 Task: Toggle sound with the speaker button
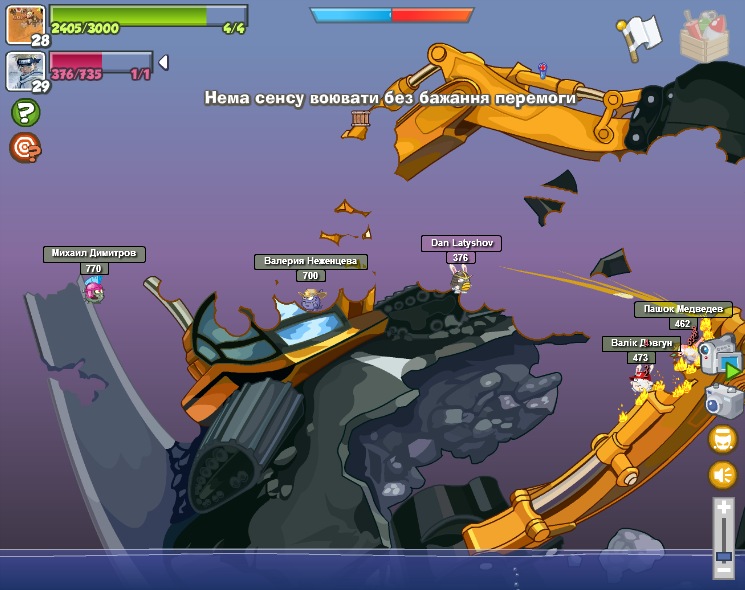[723, 475]
